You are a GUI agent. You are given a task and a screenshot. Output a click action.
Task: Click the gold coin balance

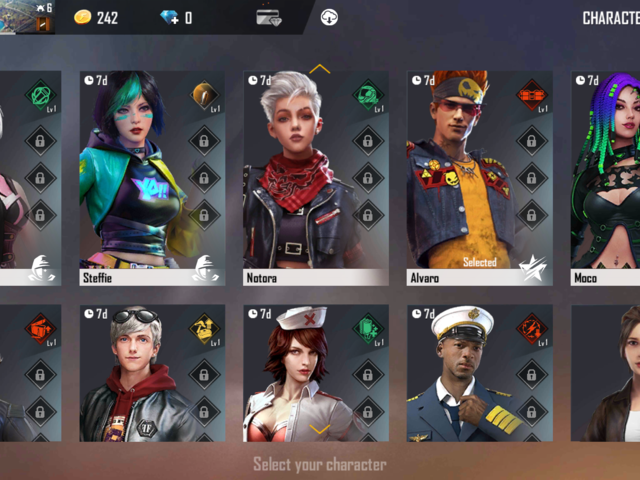pyautogui.click(x=97, y=18)
